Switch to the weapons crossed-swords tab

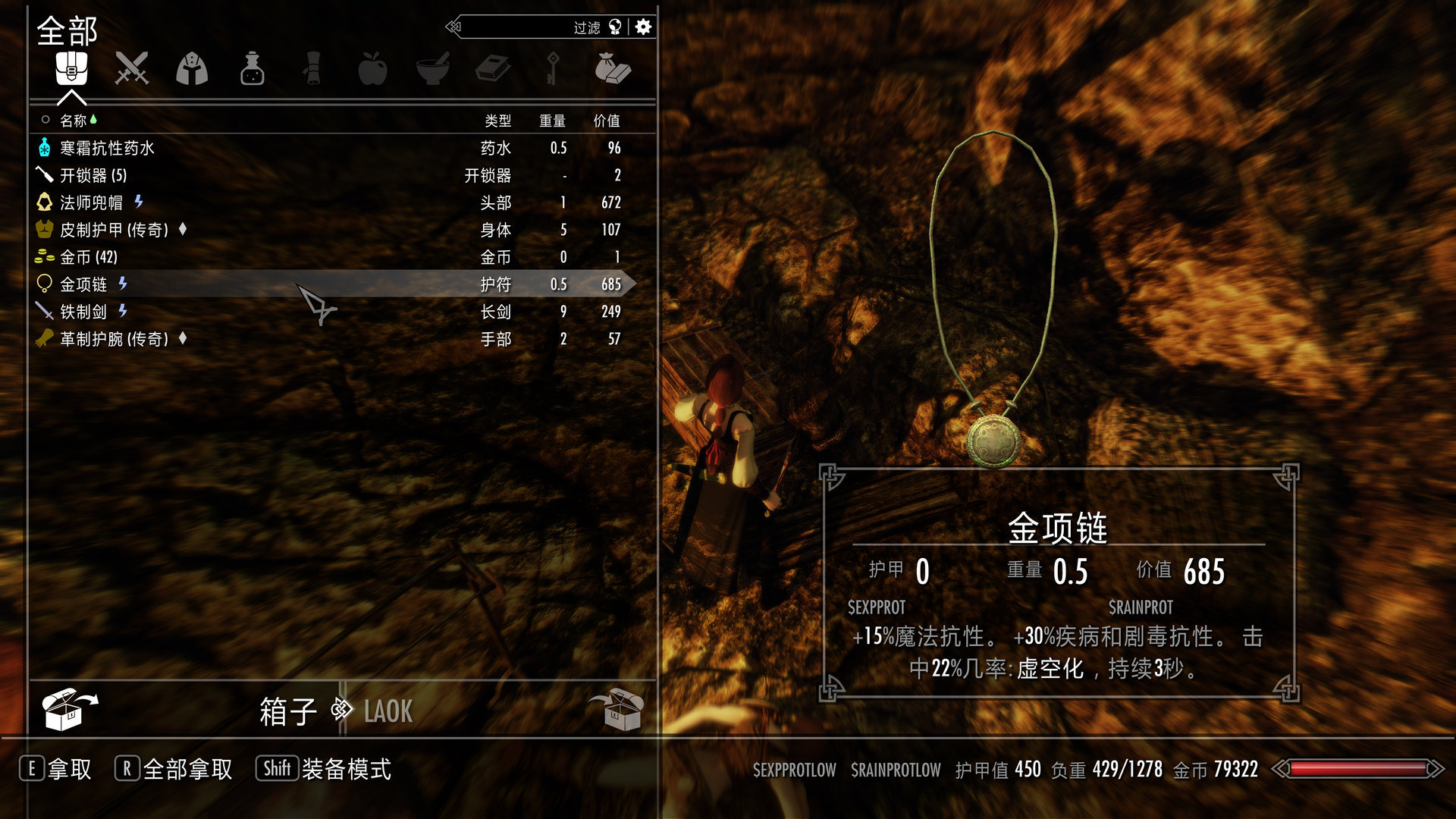(x=132, y=69)
